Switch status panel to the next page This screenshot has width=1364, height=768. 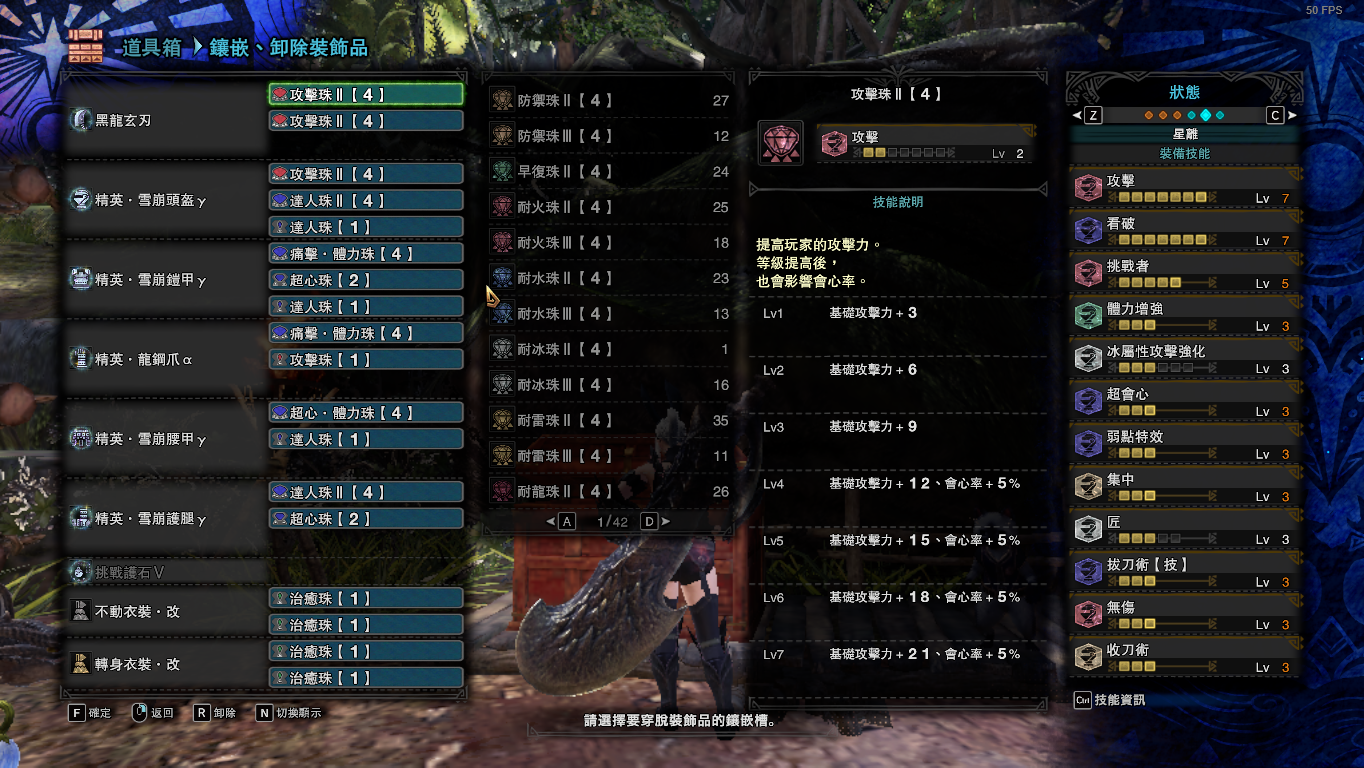click(1275, 115)
